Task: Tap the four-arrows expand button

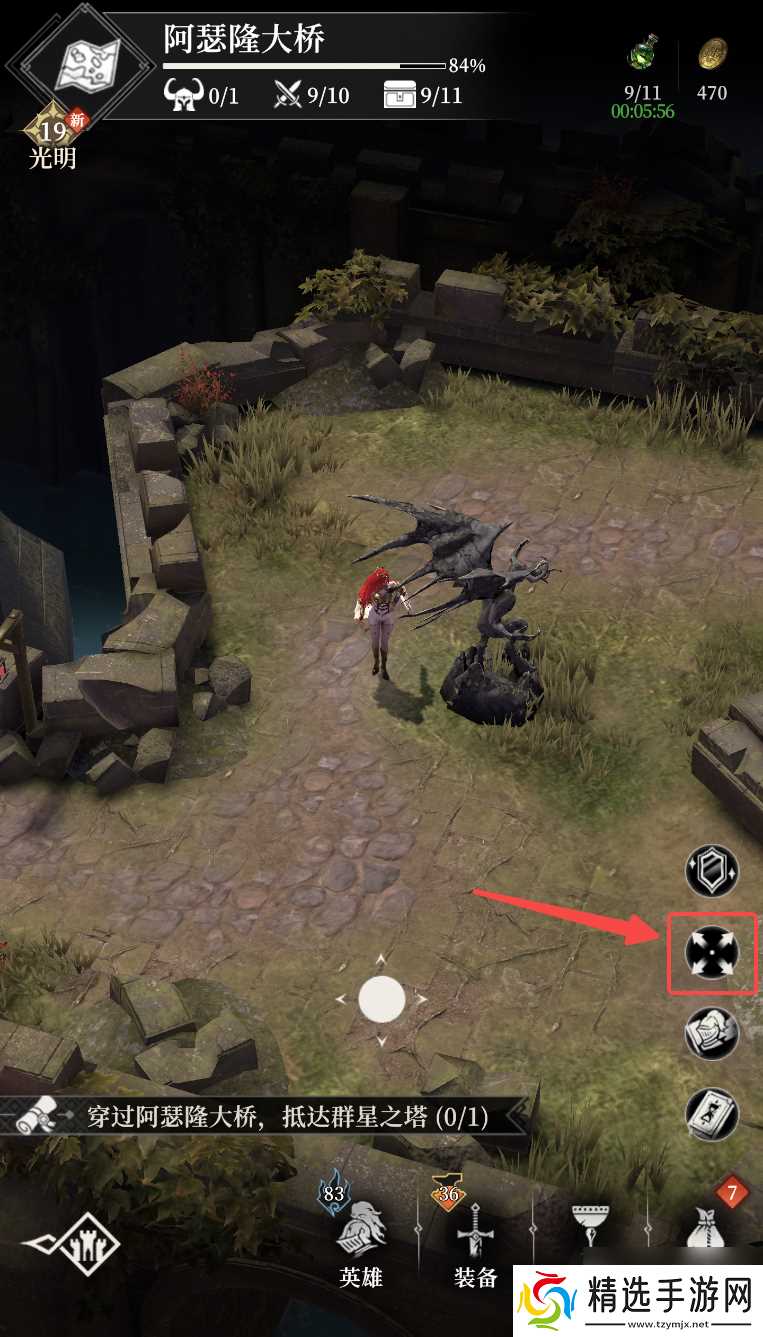Action: (711, 952)
